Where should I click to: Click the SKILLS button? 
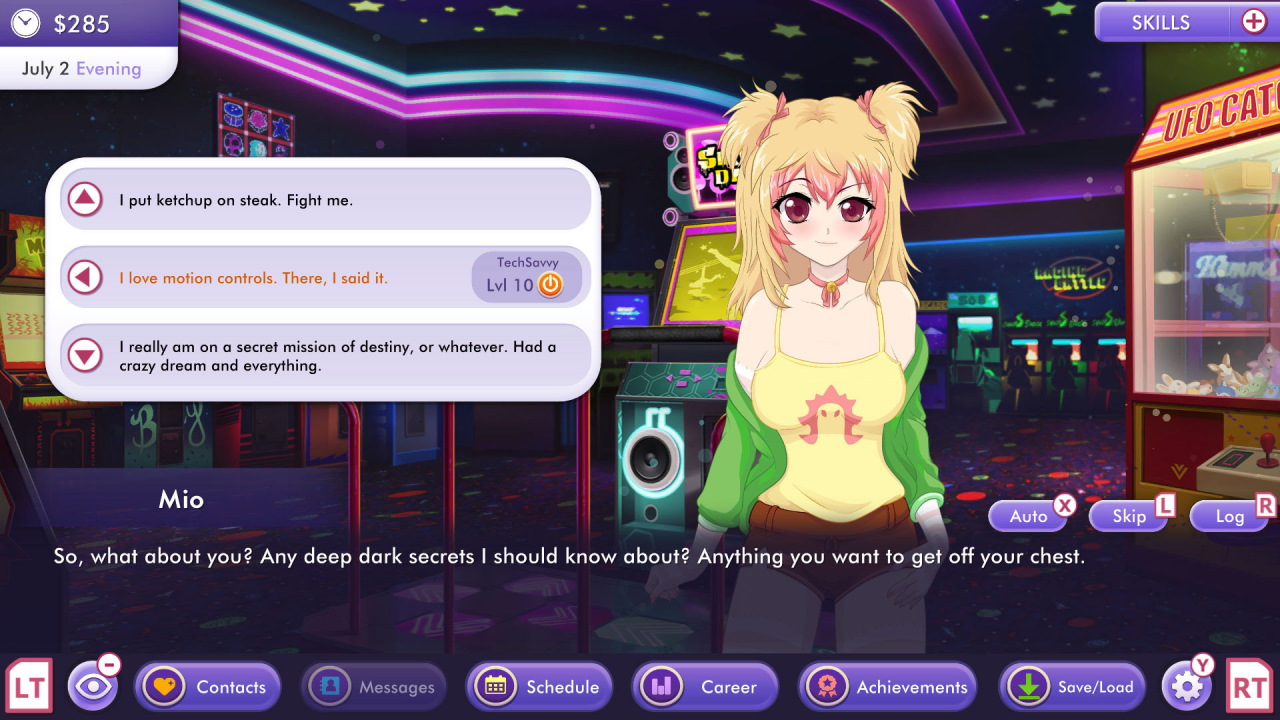point(1162,21)
